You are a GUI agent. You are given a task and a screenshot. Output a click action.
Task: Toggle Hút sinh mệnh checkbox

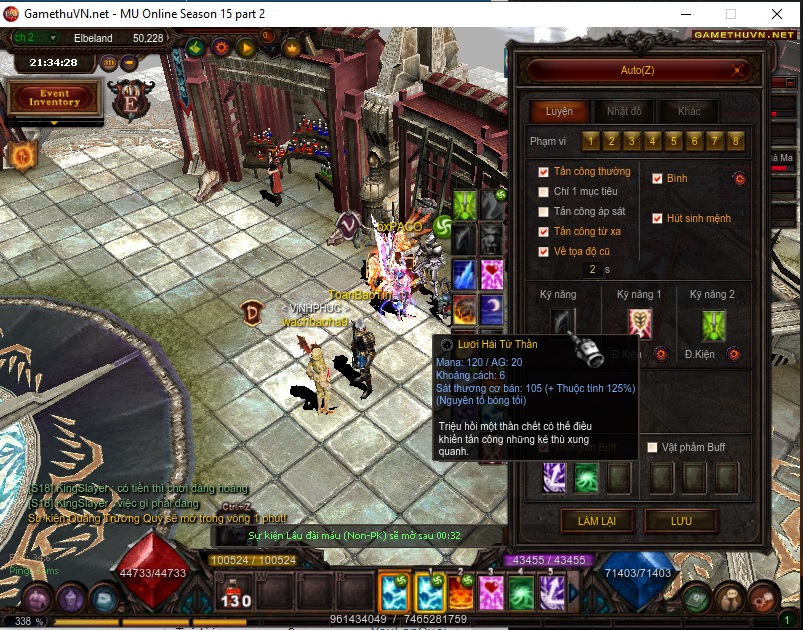657,218
